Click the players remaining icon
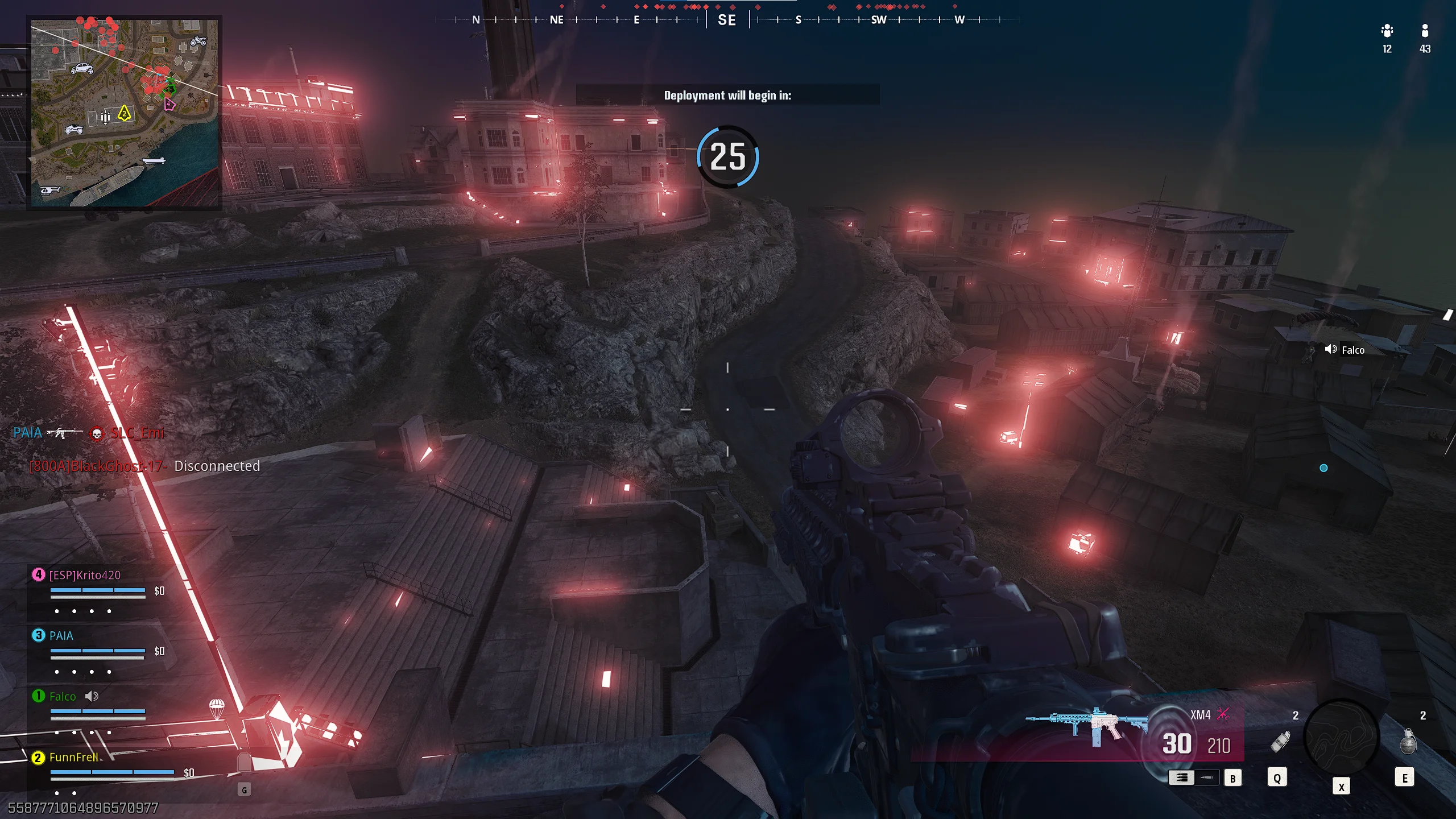 (x=1424, y=31)
